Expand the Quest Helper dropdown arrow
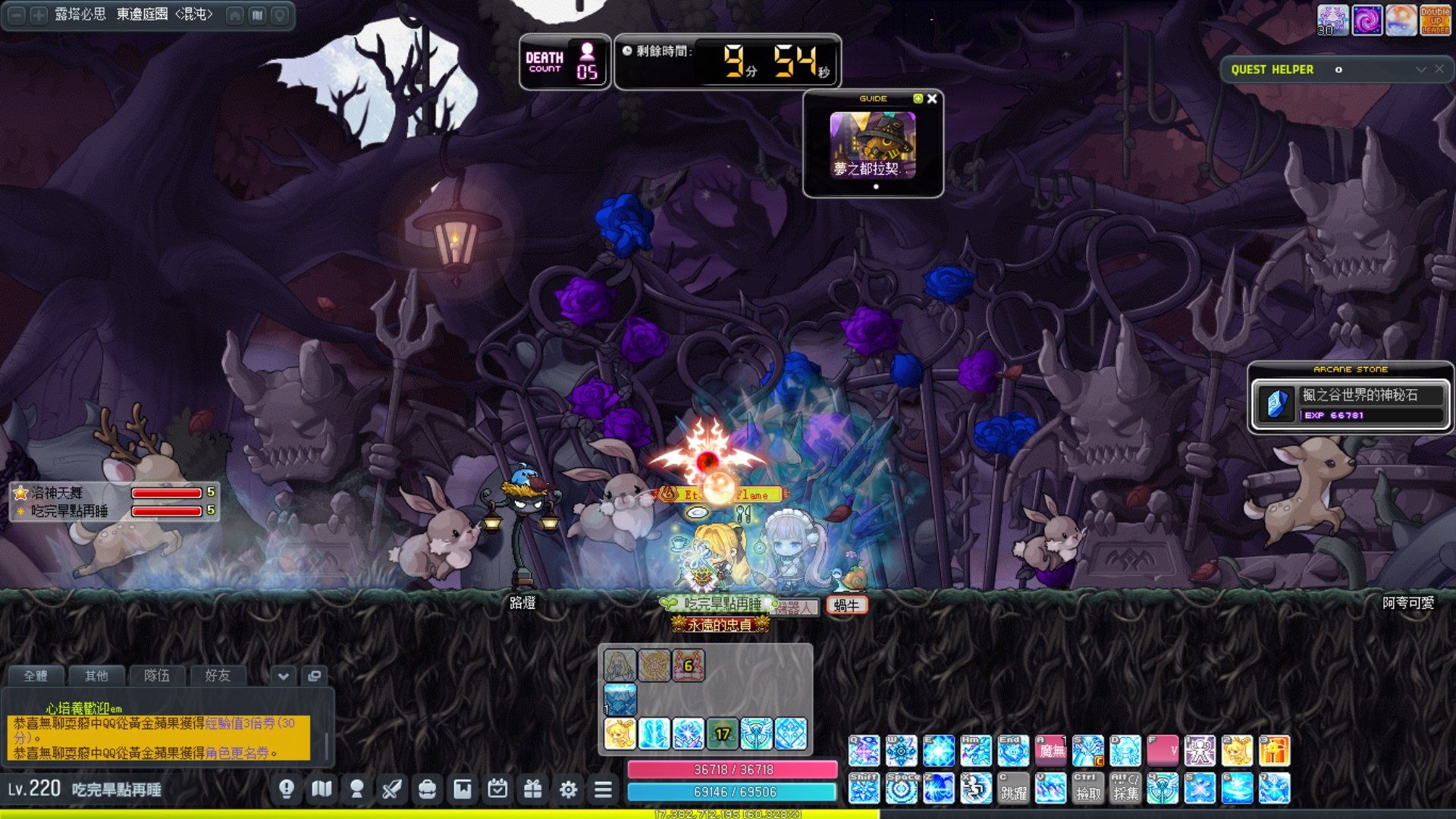 pyautogui.click(x=1420, y=69)
